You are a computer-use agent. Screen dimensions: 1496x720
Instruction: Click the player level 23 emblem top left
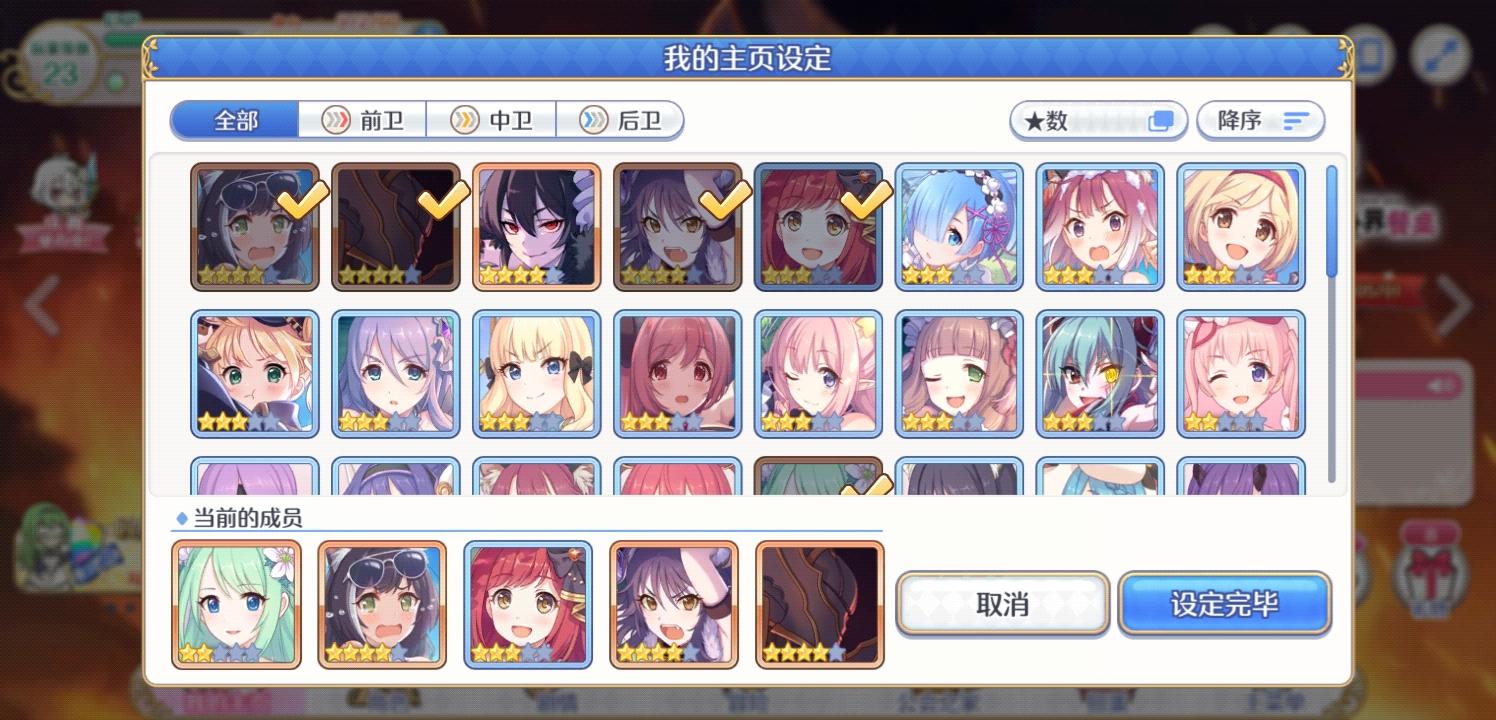pos(62,63)
